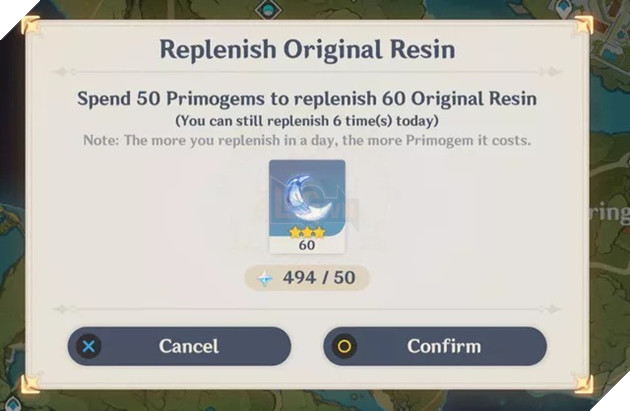630x411 pixels.
Task: Confirm spending 50 Primogems
Action: [435, 346]
